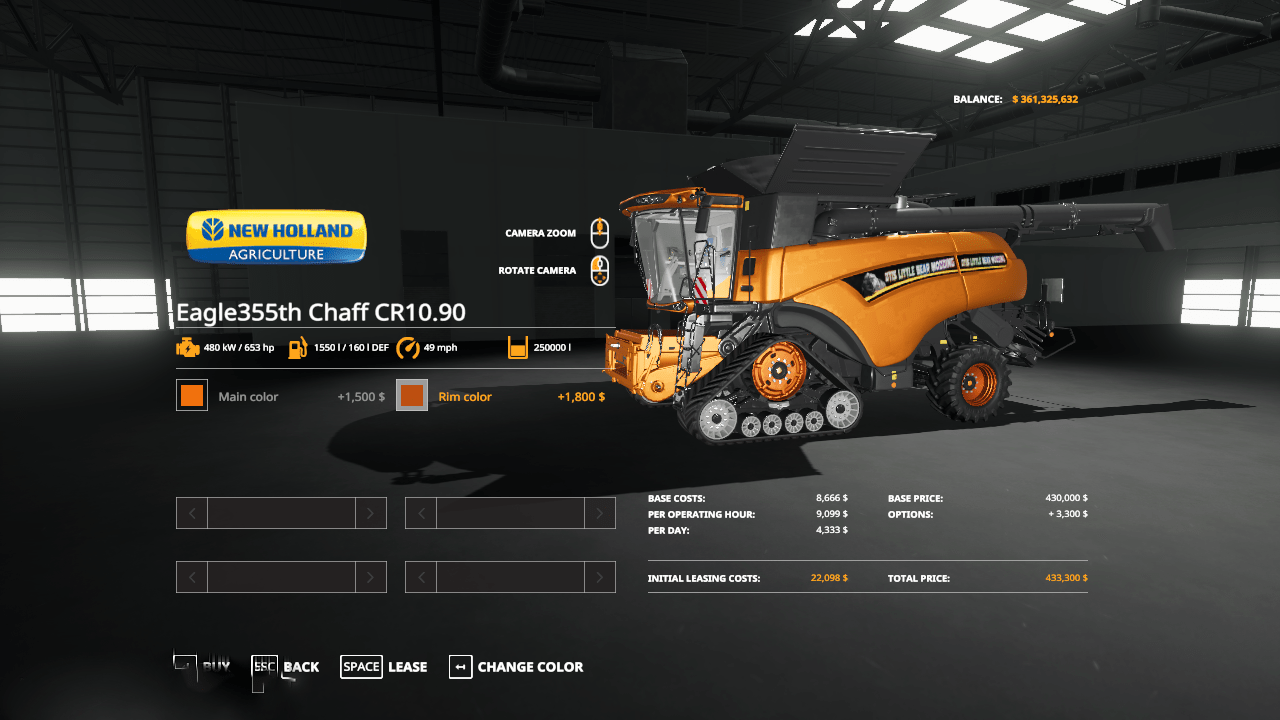Click the grain capacity icon showing 250000 l
Viewport: 1280px width, 720px height.
517,347
